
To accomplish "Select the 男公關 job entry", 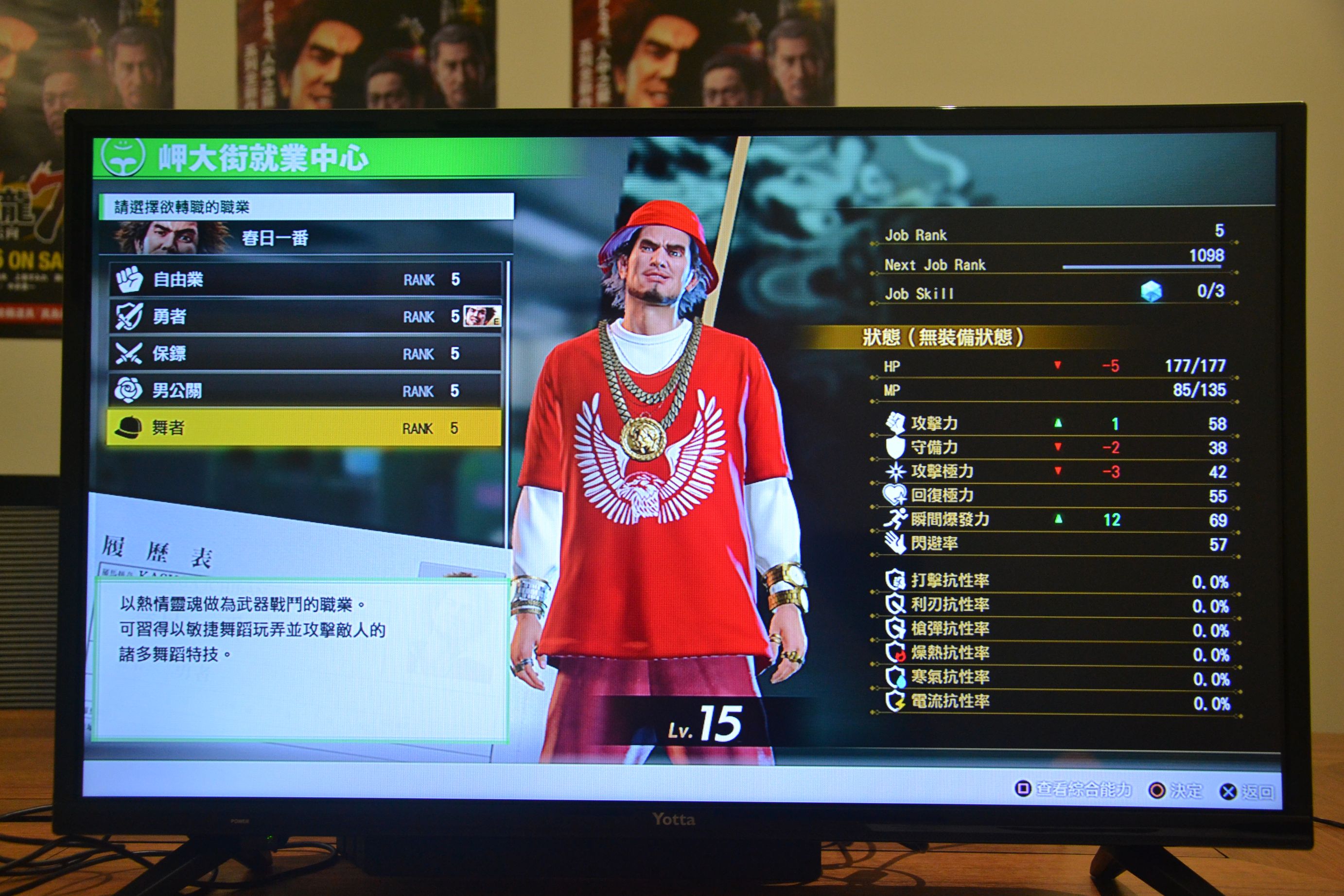I will click(306, 391).
